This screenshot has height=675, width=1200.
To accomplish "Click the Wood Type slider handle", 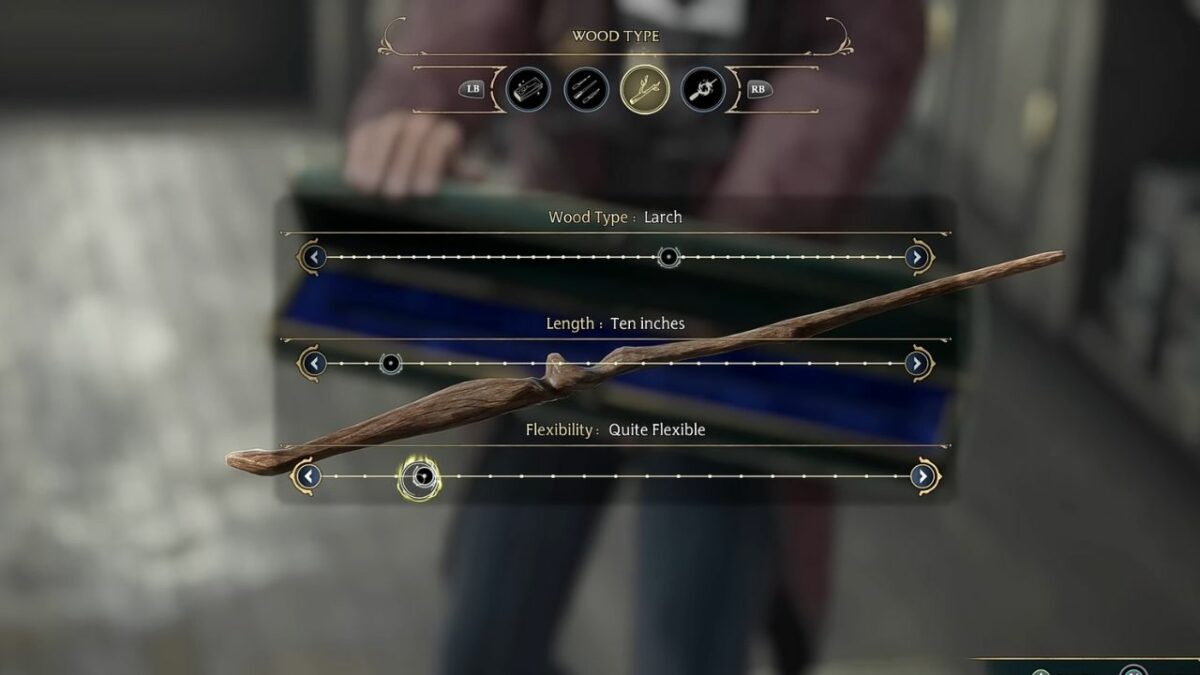I will click(x=669, y=257).
